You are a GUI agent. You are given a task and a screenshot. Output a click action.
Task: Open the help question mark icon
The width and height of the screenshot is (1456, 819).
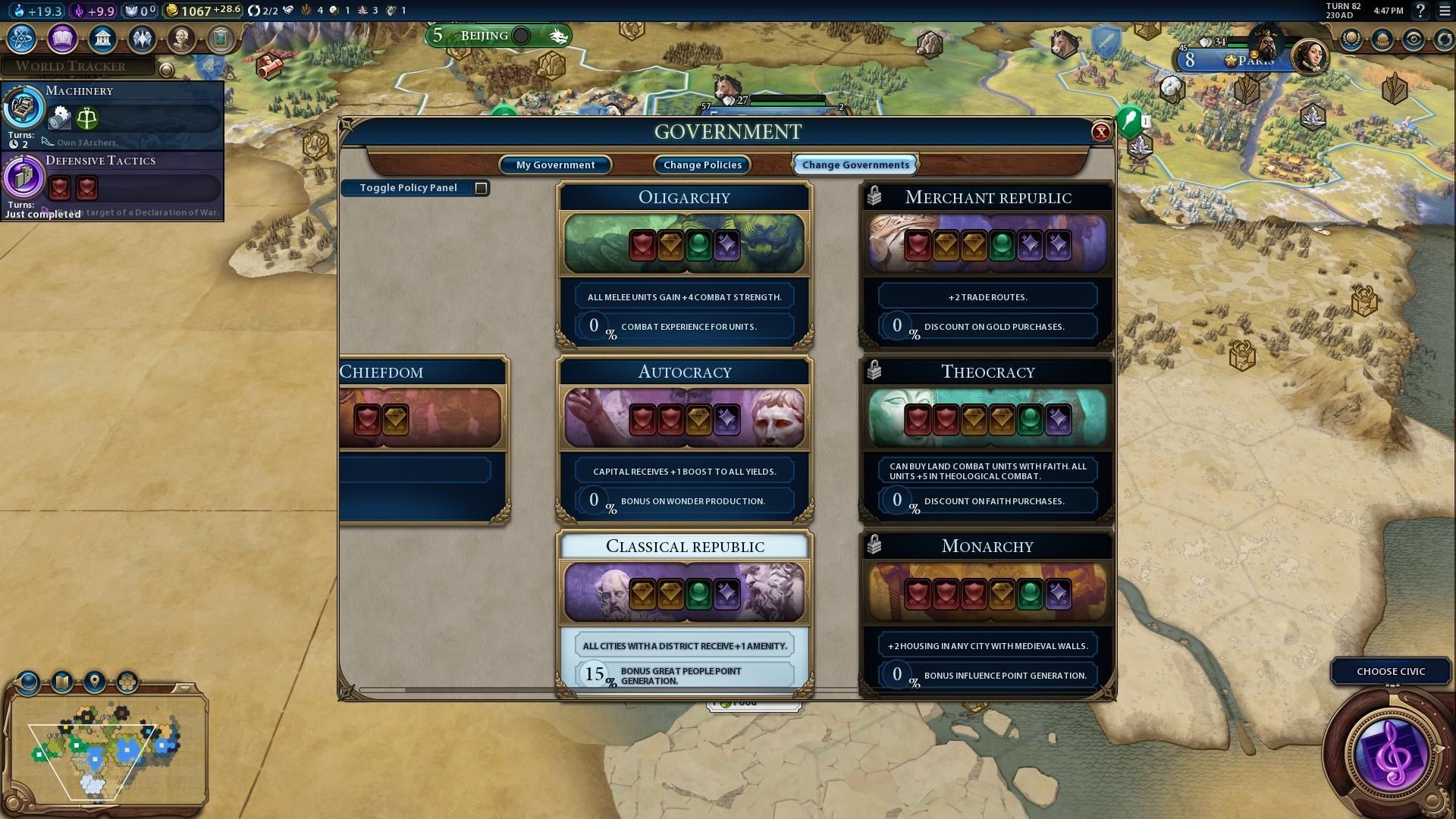1420,11
